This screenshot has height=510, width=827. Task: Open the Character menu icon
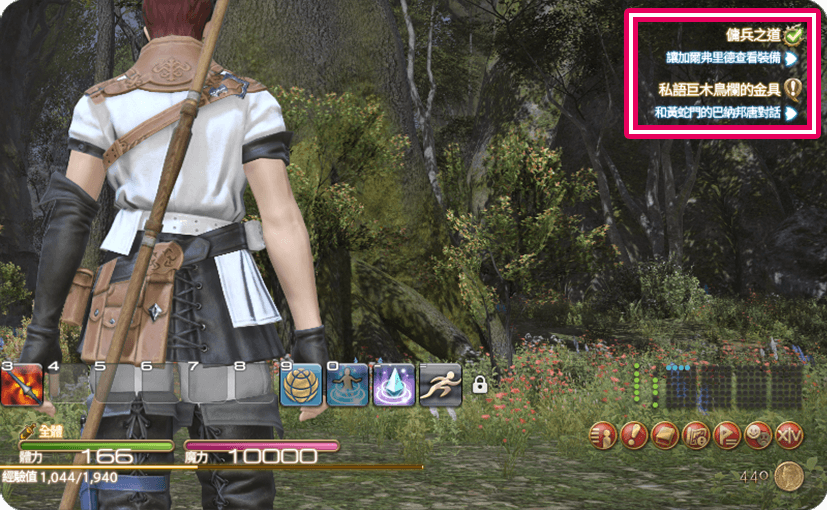[x=603, y=435]
